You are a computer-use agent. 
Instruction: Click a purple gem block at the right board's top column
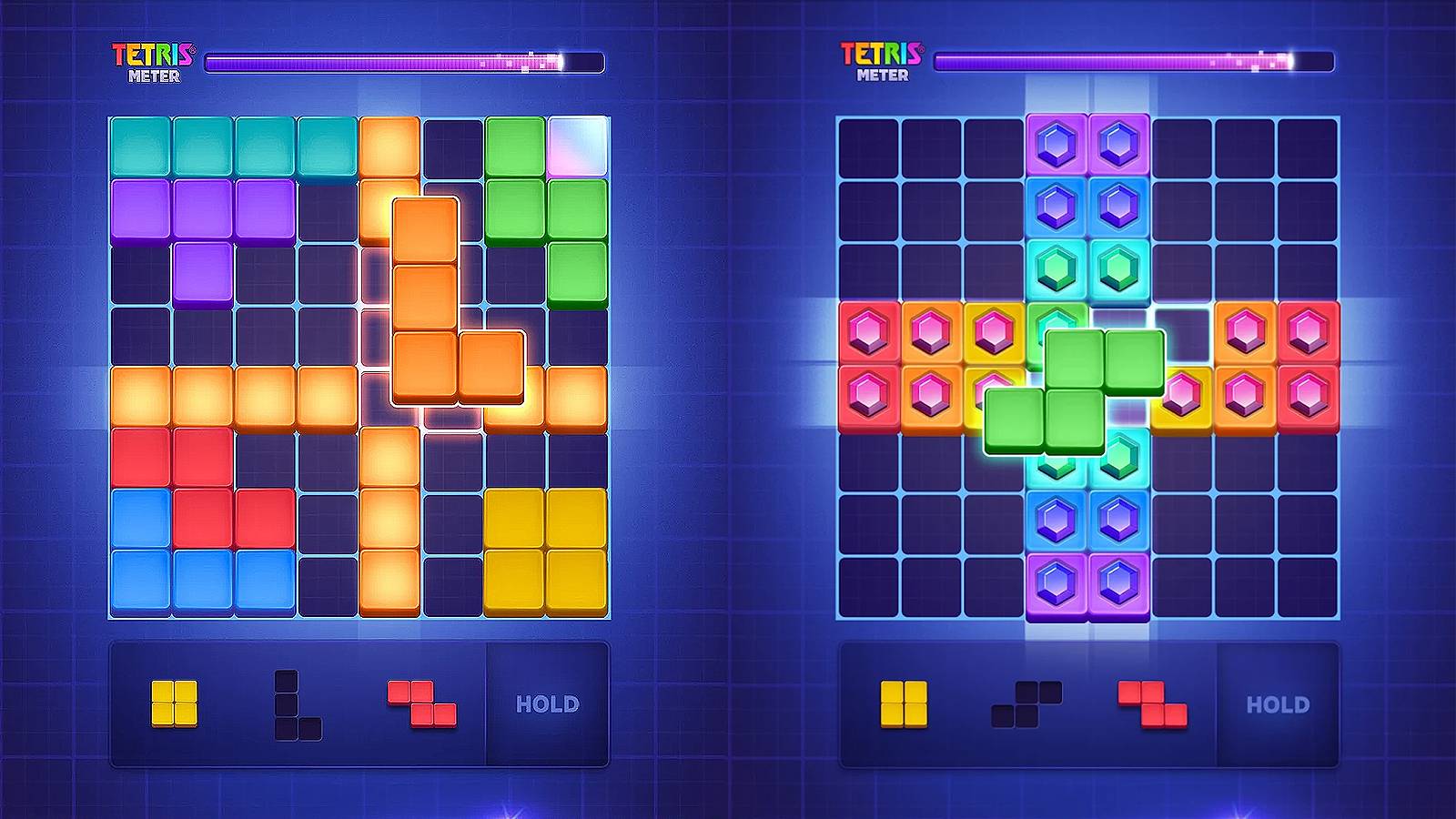coord(1057,144)
